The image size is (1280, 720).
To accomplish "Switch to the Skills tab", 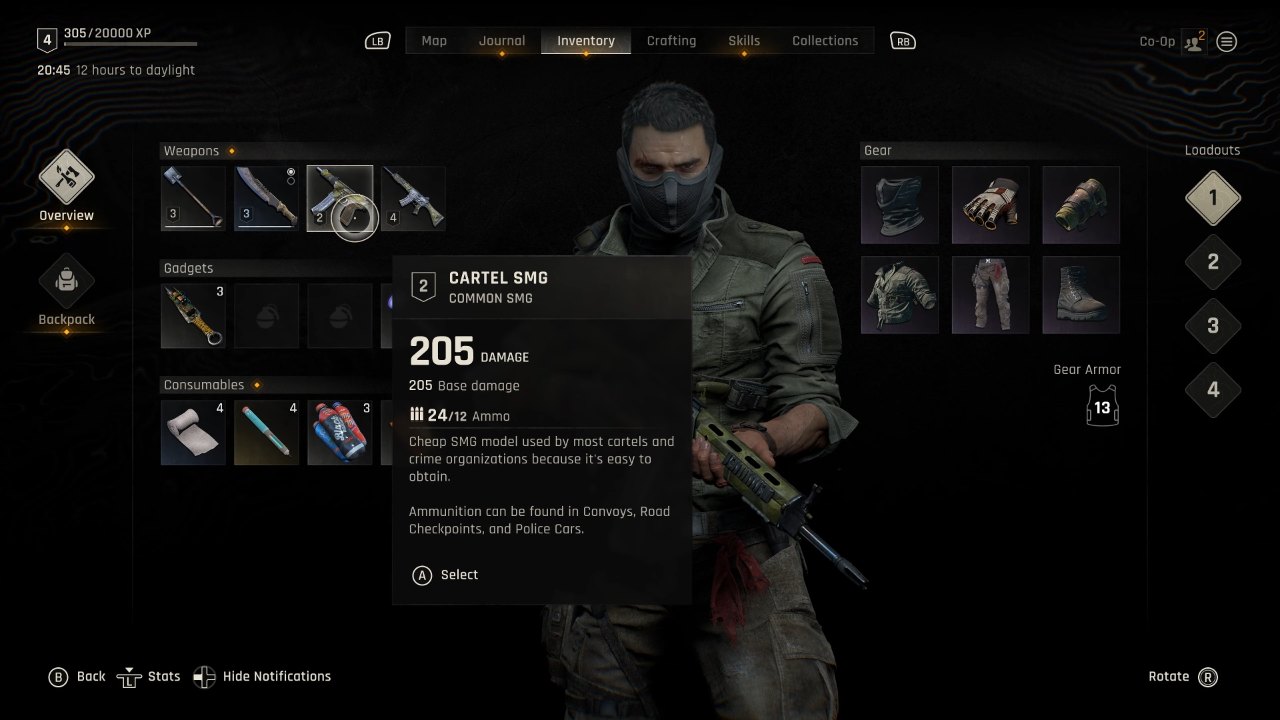I will click(x=744, y=40).
